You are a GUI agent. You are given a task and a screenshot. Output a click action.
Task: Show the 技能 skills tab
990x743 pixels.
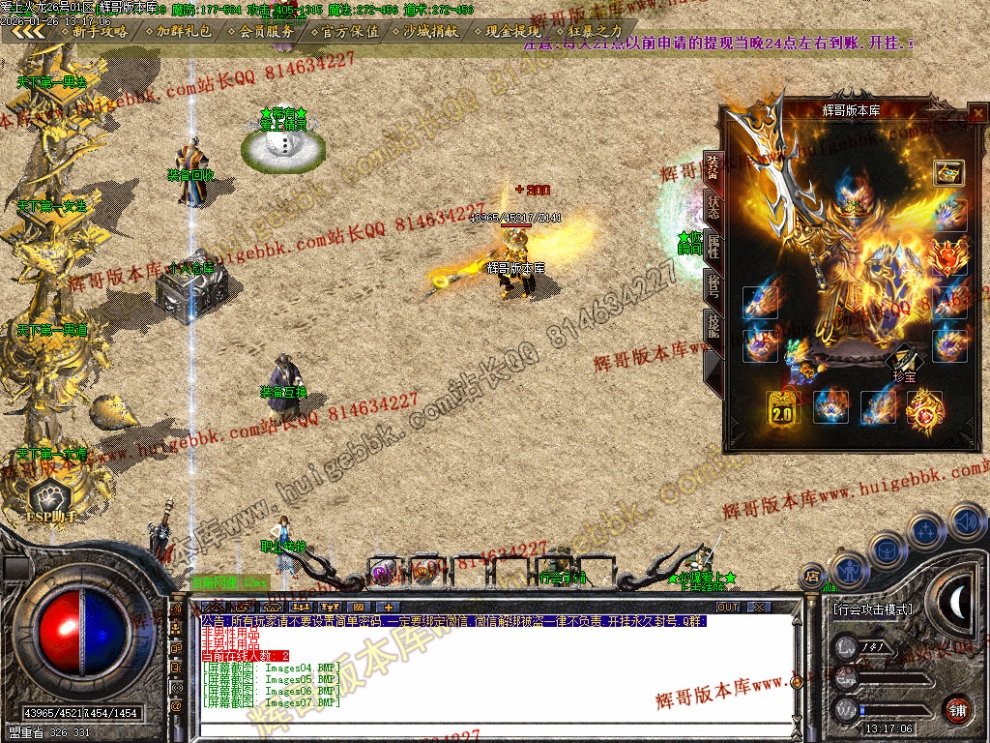(712, 326)
